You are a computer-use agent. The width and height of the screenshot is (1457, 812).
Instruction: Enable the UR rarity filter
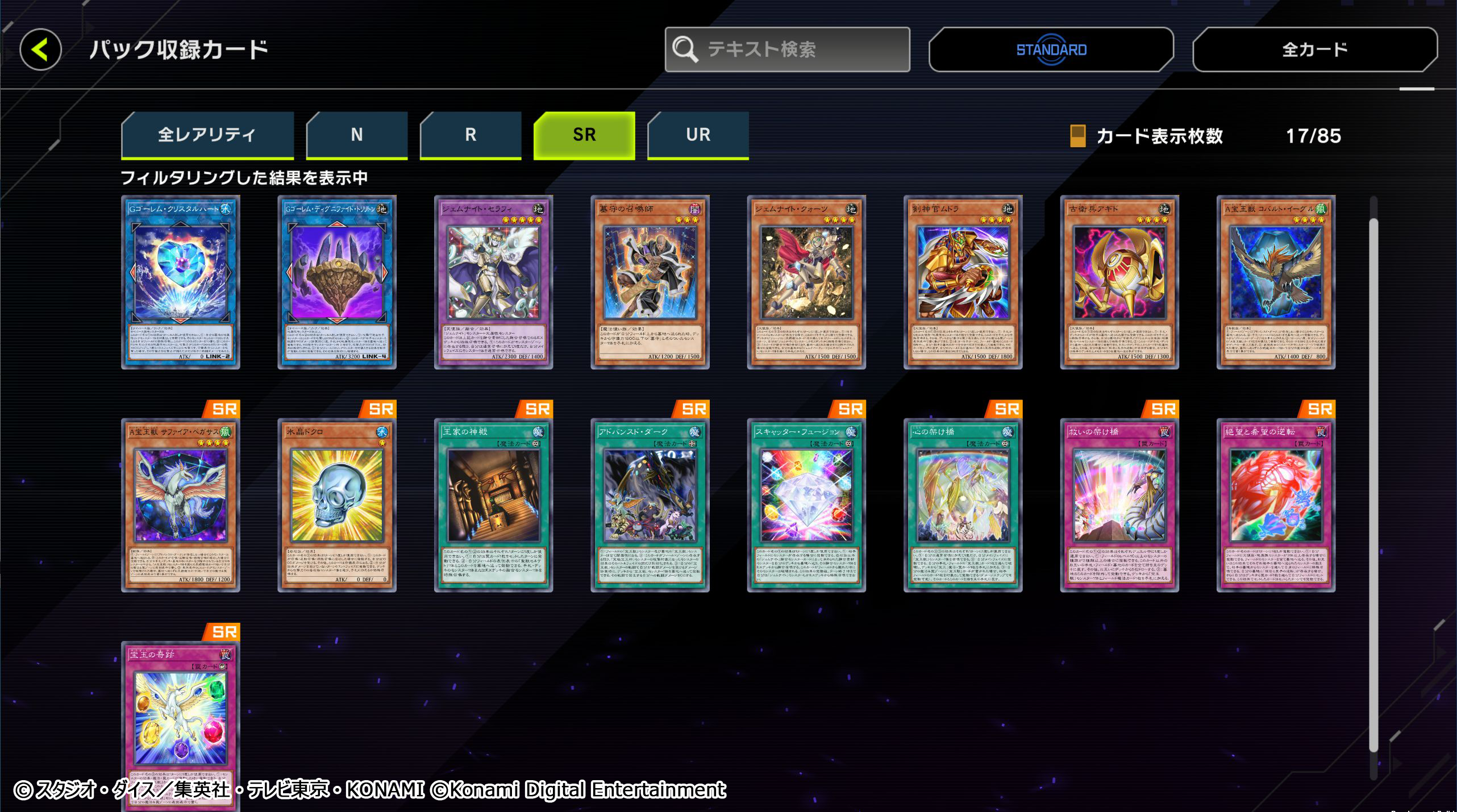698,135
